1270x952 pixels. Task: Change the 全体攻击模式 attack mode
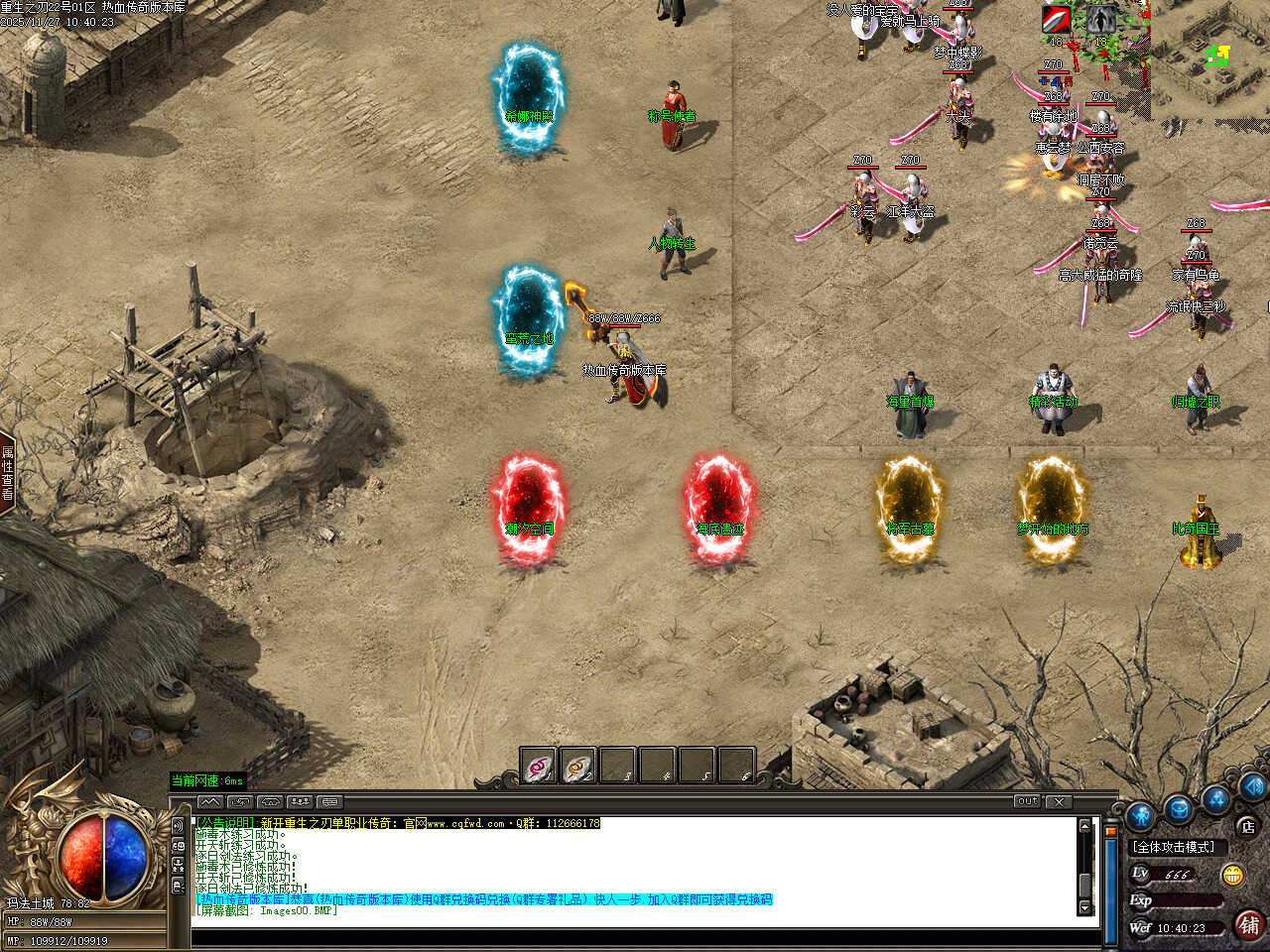click(x=1175, y=847)
